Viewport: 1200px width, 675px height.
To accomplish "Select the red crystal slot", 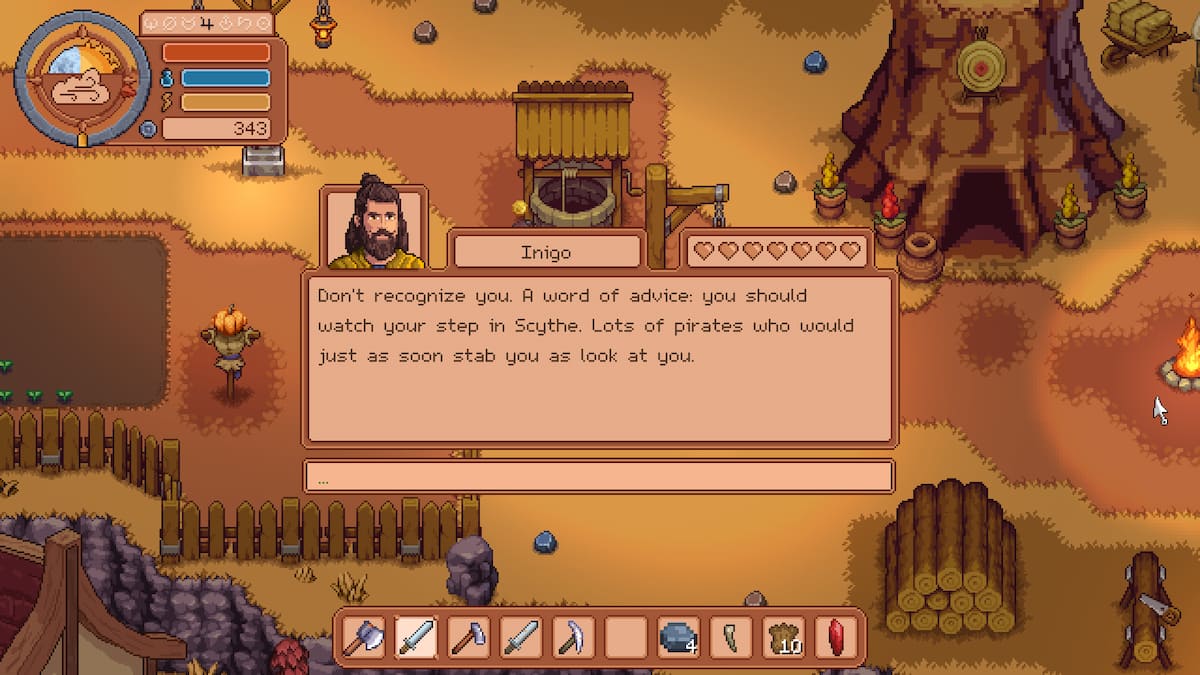I will (x=835, y=637).
